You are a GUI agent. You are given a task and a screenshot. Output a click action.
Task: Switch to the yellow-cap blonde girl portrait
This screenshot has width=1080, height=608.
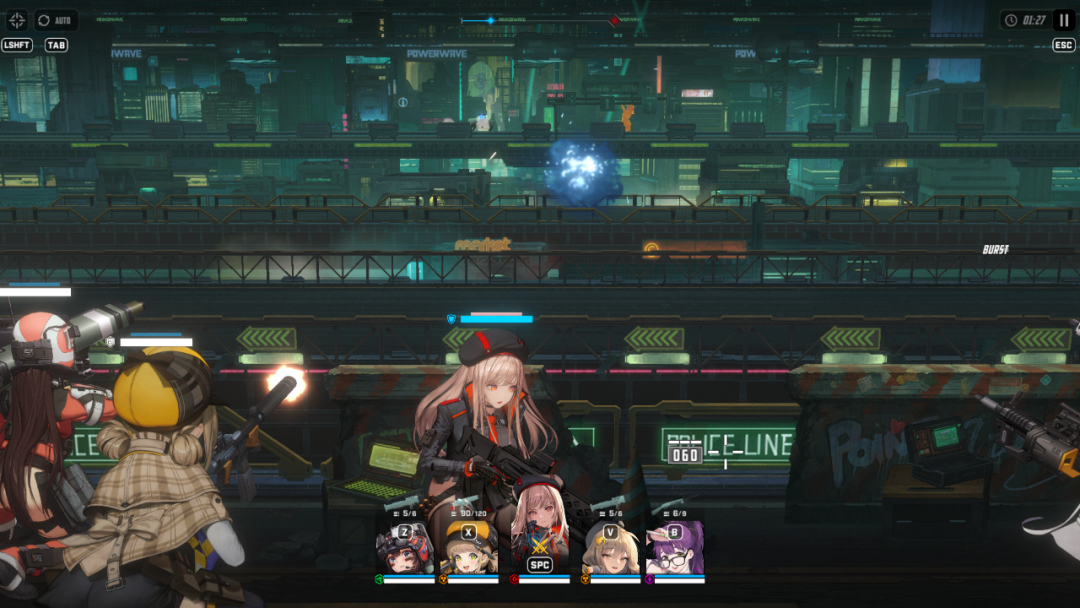click(470, 548)
